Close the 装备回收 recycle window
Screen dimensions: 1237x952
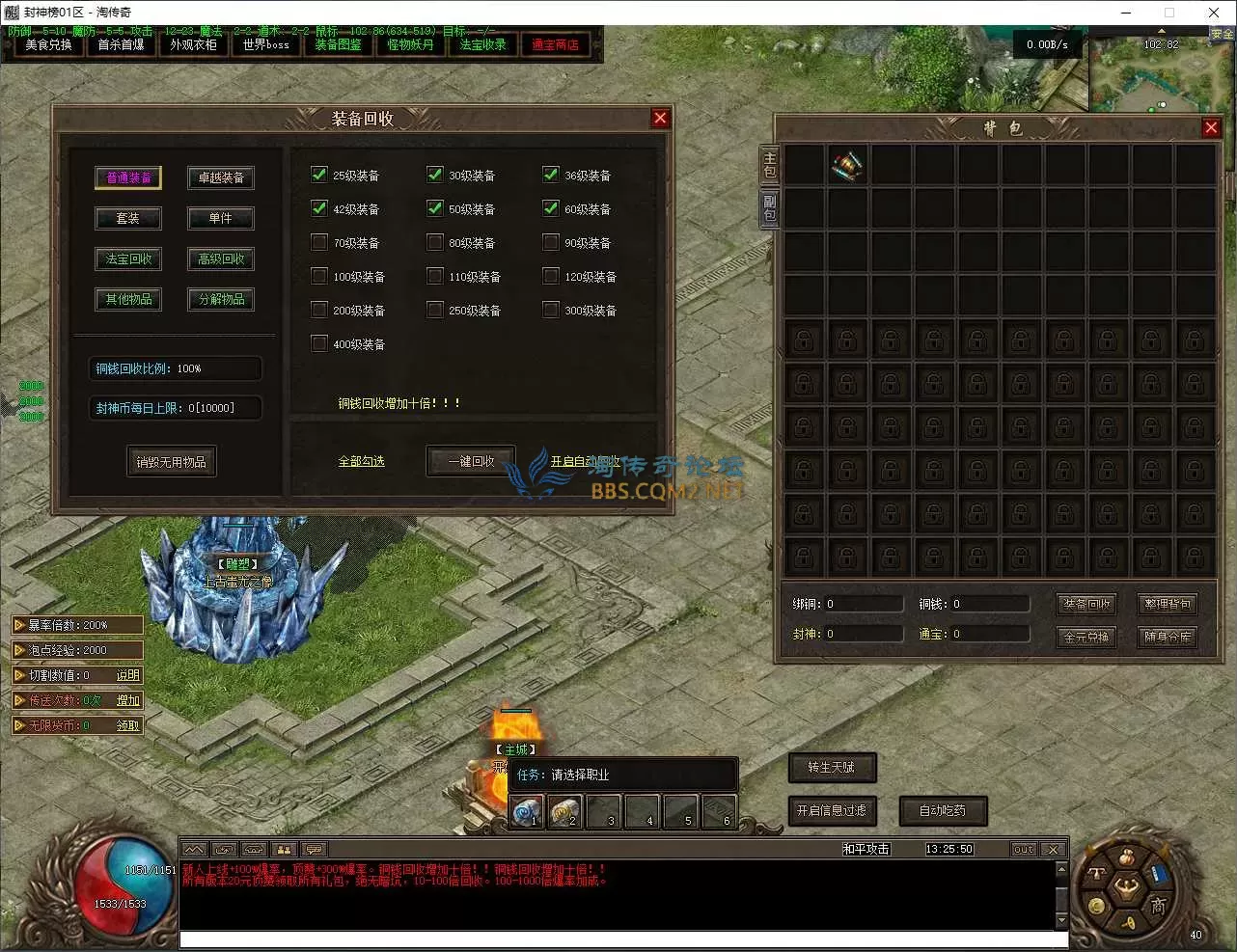click(x=660, y=118)
